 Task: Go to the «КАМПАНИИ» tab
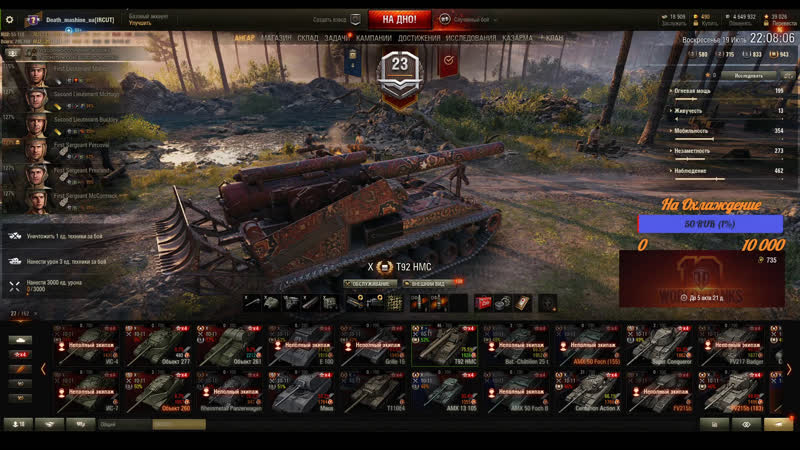point(374,38)
